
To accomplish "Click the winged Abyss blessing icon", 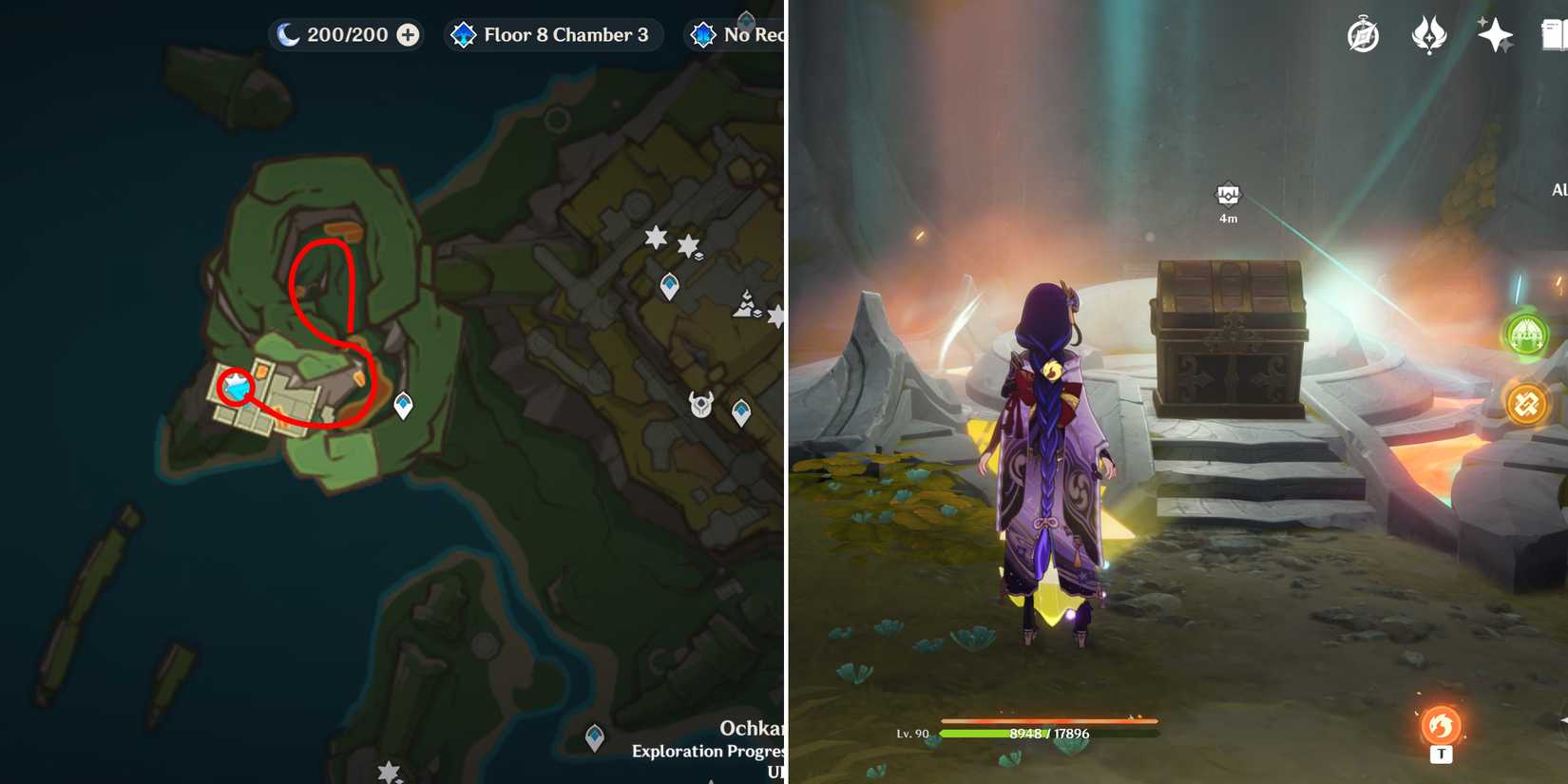I will pyautogui.click(x=1429, y=34).
